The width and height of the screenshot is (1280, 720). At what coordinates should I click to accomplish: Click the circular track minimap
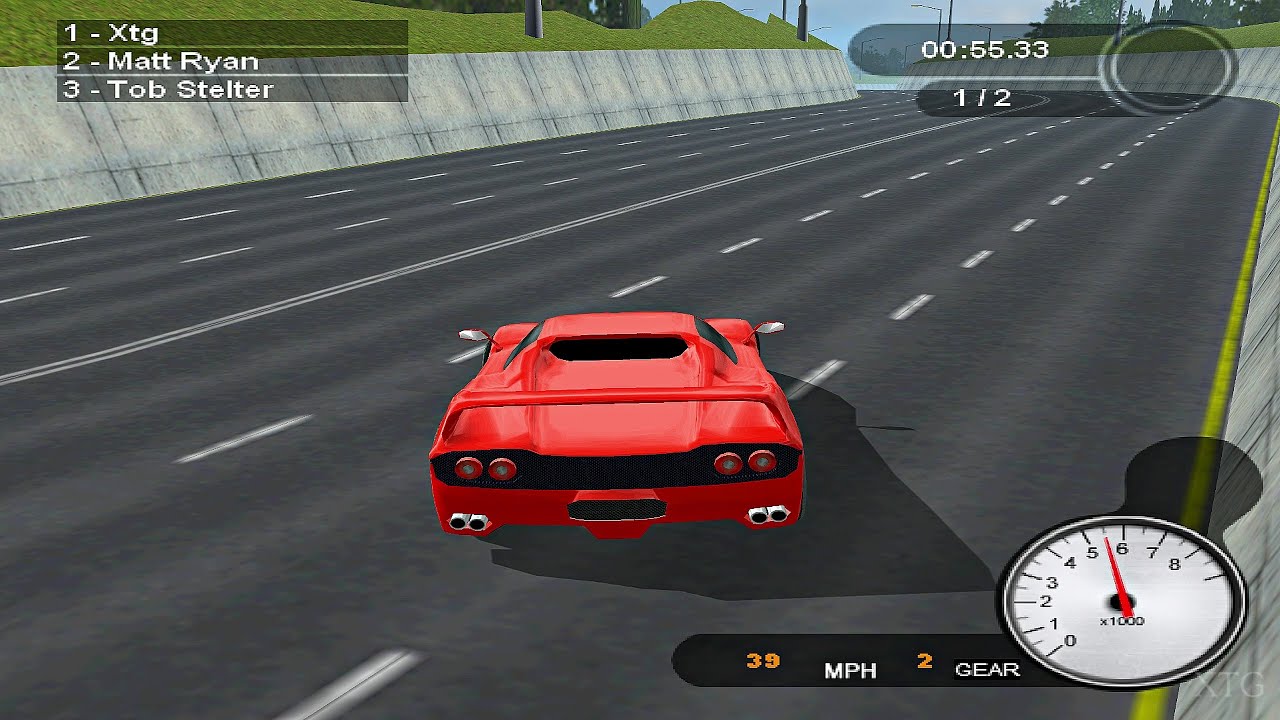coord(1168,68)
